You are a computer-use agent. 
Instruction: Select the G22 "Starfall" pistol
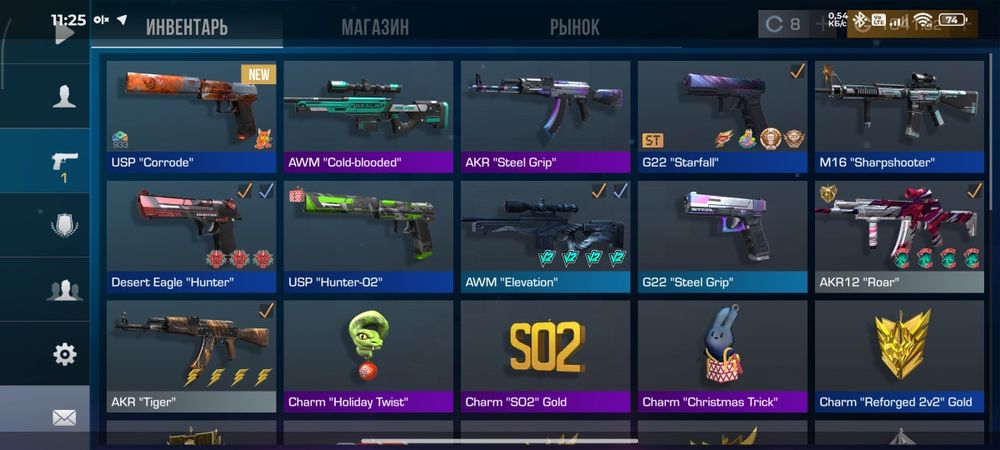(723, 116)
